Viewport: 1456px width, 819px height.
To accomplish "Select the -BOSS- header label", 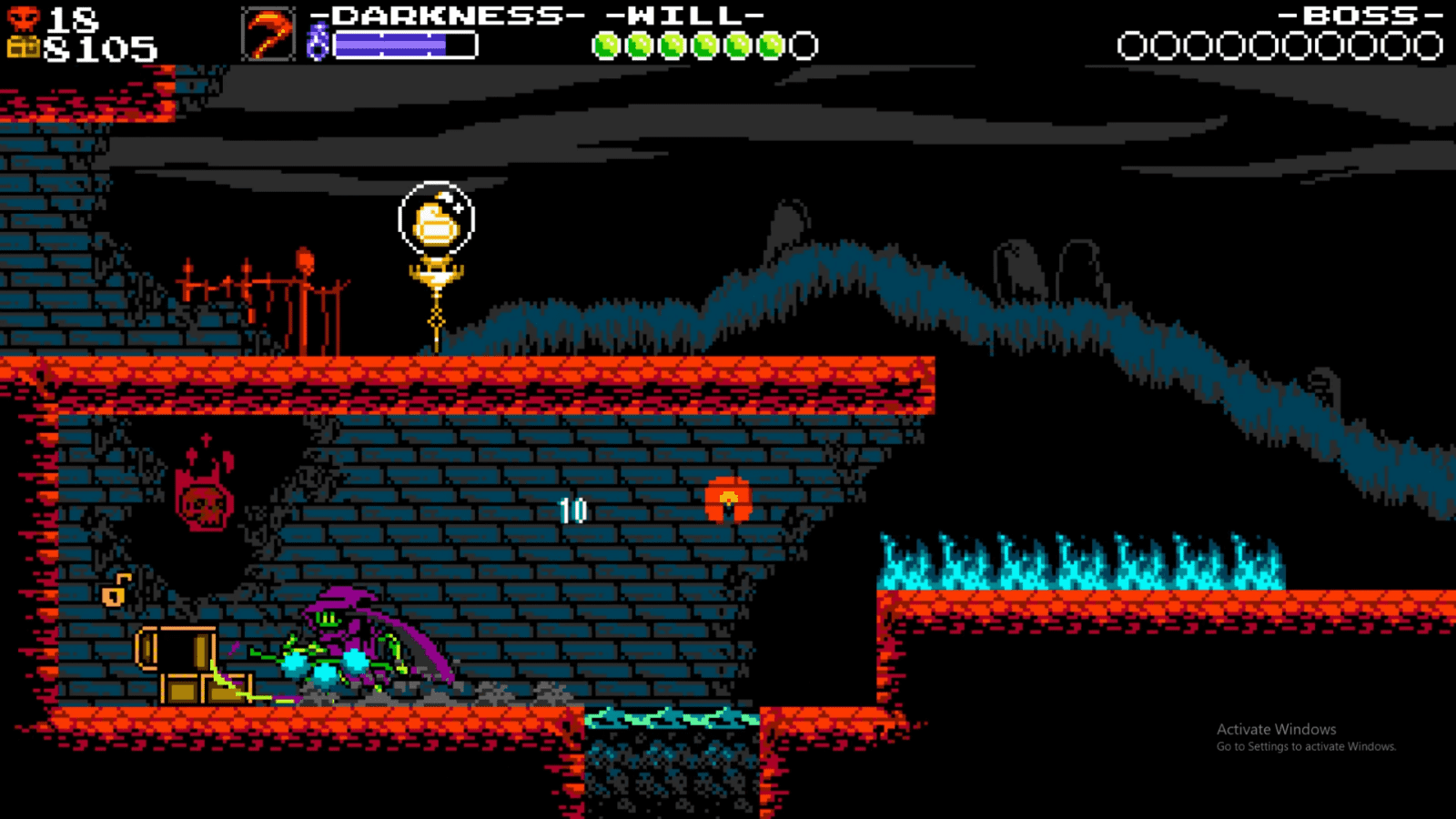I will [x=1359, y=14].
